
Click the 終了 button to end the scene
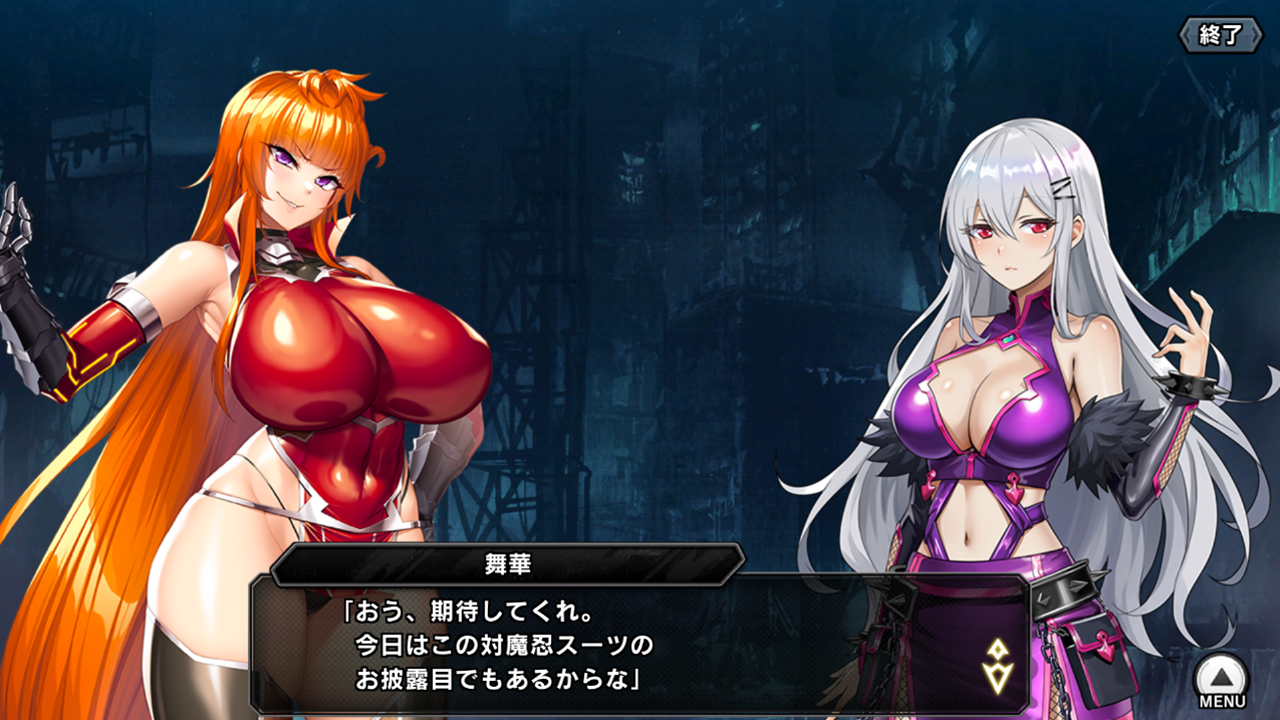click(x=1220, y=35)
